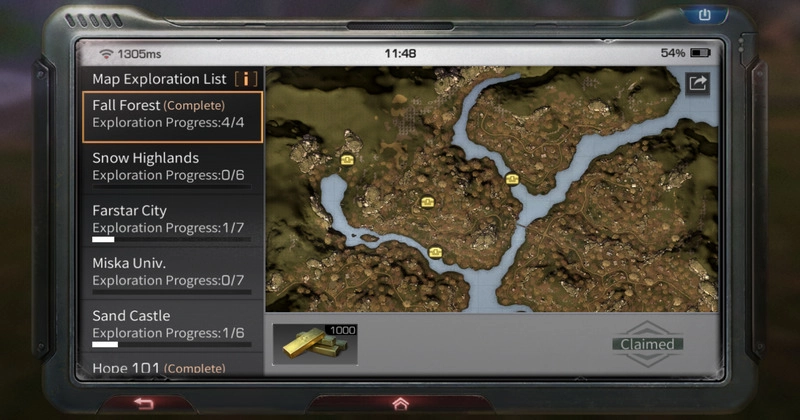
Task: Click the Claimed reward button
Action: pyautogui.click(x=649, y=344)
